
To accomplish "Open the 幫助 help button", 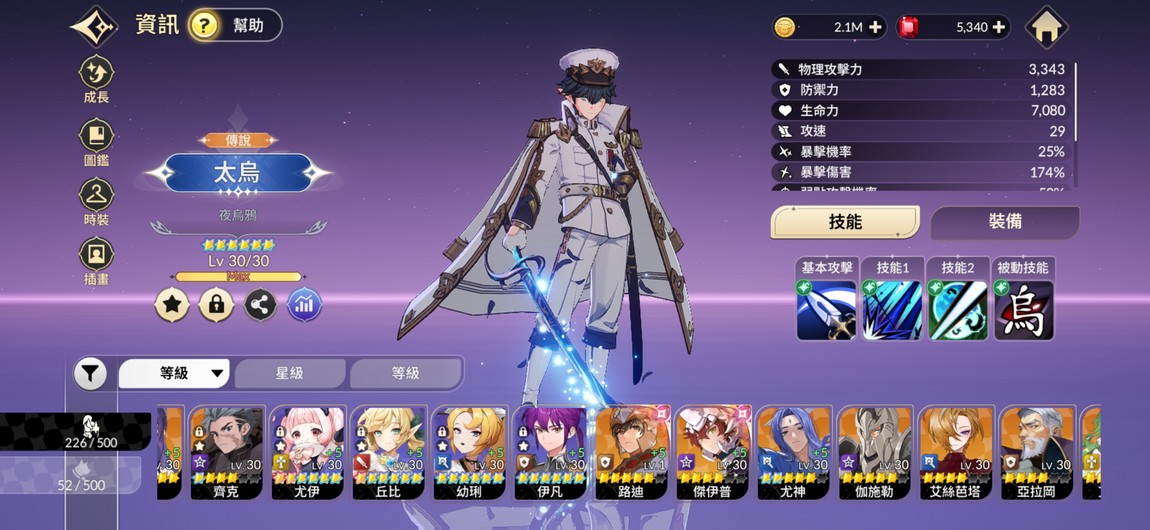I will pyautogui.click(x=235, y=25).
